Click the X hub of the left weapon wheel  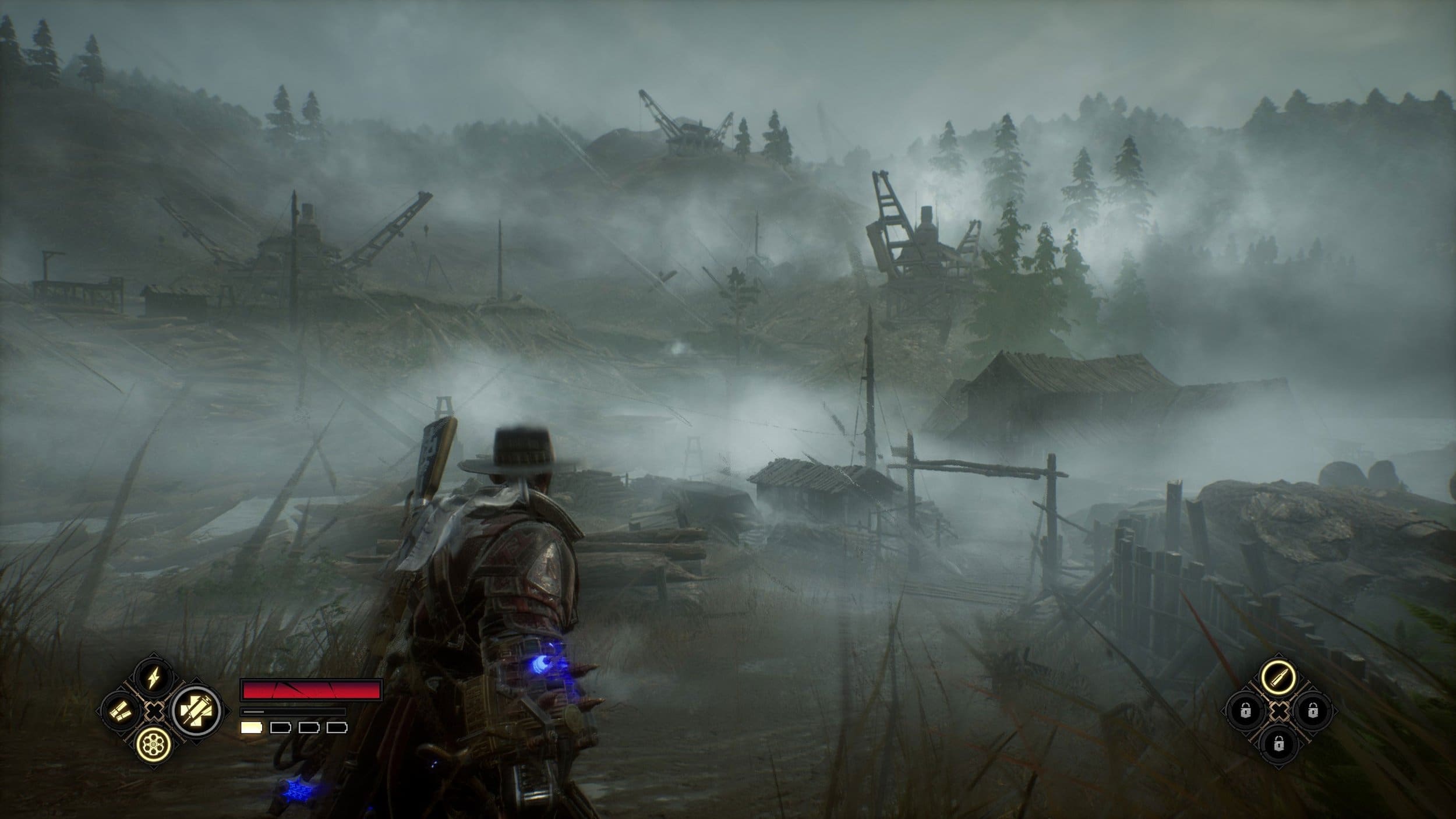coord(154,711)
